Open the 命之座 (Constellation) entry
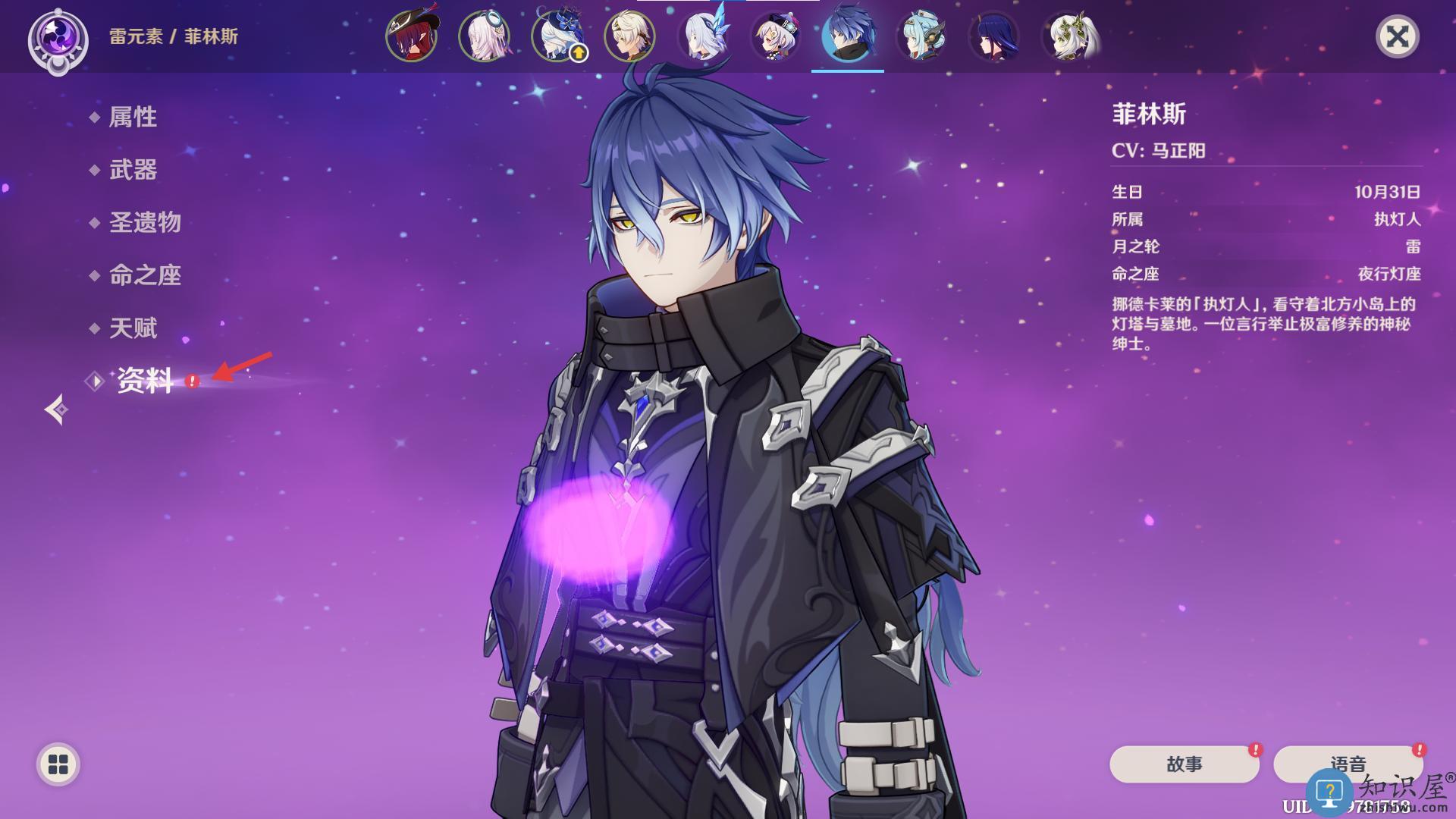This screenshot has width=1456, height=819. [145, 275]
